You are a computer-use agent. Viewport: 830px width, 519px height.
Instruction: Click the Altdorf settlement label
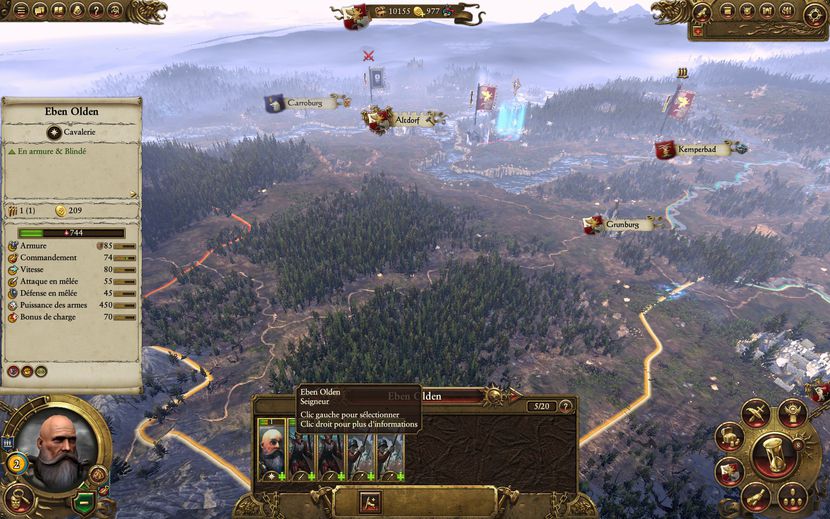pyautogui.click(x=406, y=119)
